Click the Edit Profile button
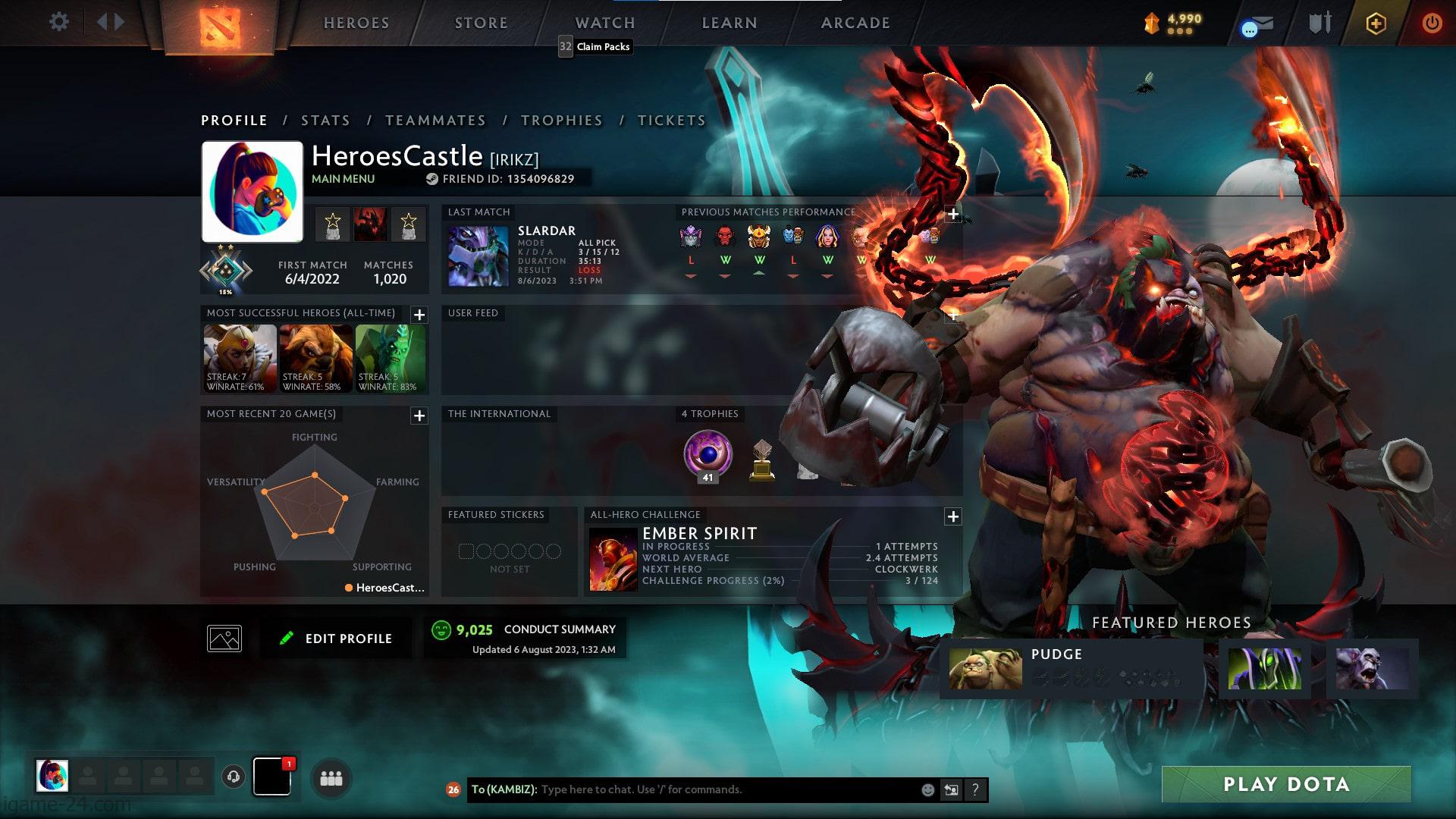Image resolution: width=1456 pixels, height=819 pixels. [x=337, y=639]
